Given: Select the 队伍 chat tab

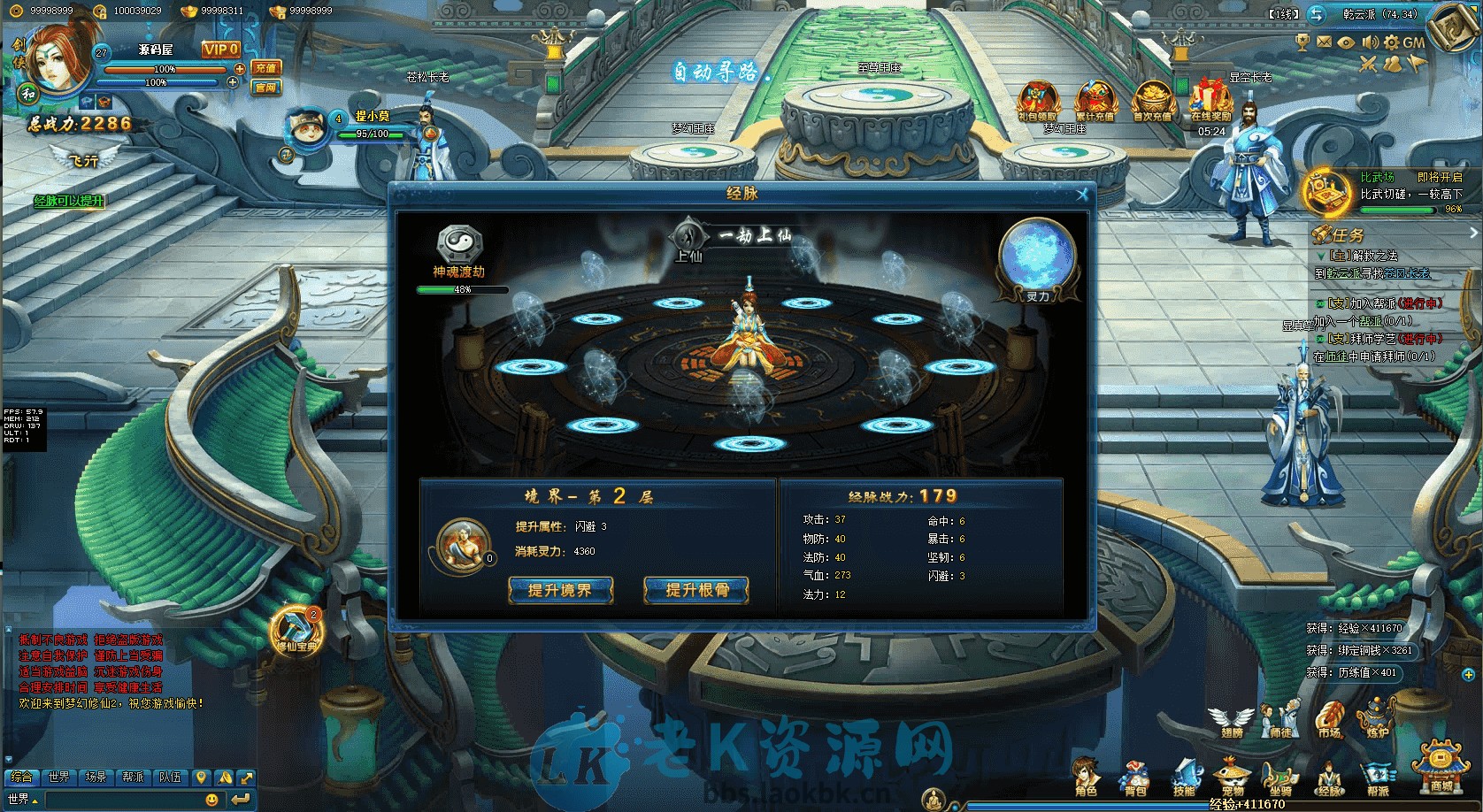Looking at the screenshot, I should click(168, 778).
